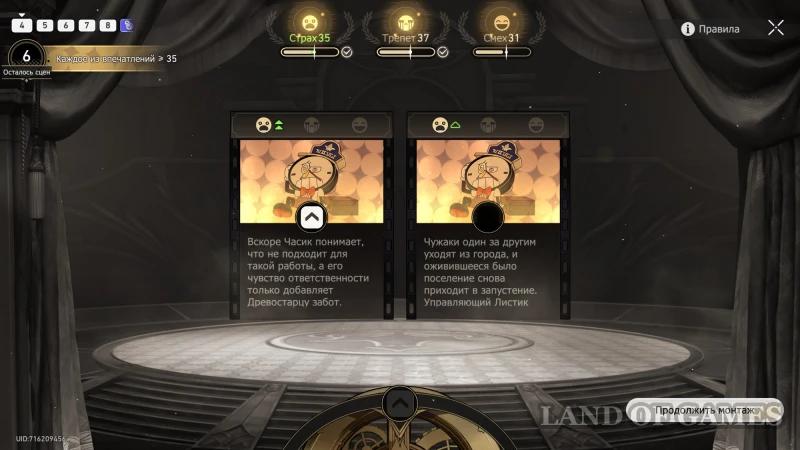Click the white up-arrow on left card
800x450 pixels.
click(310, 217)
